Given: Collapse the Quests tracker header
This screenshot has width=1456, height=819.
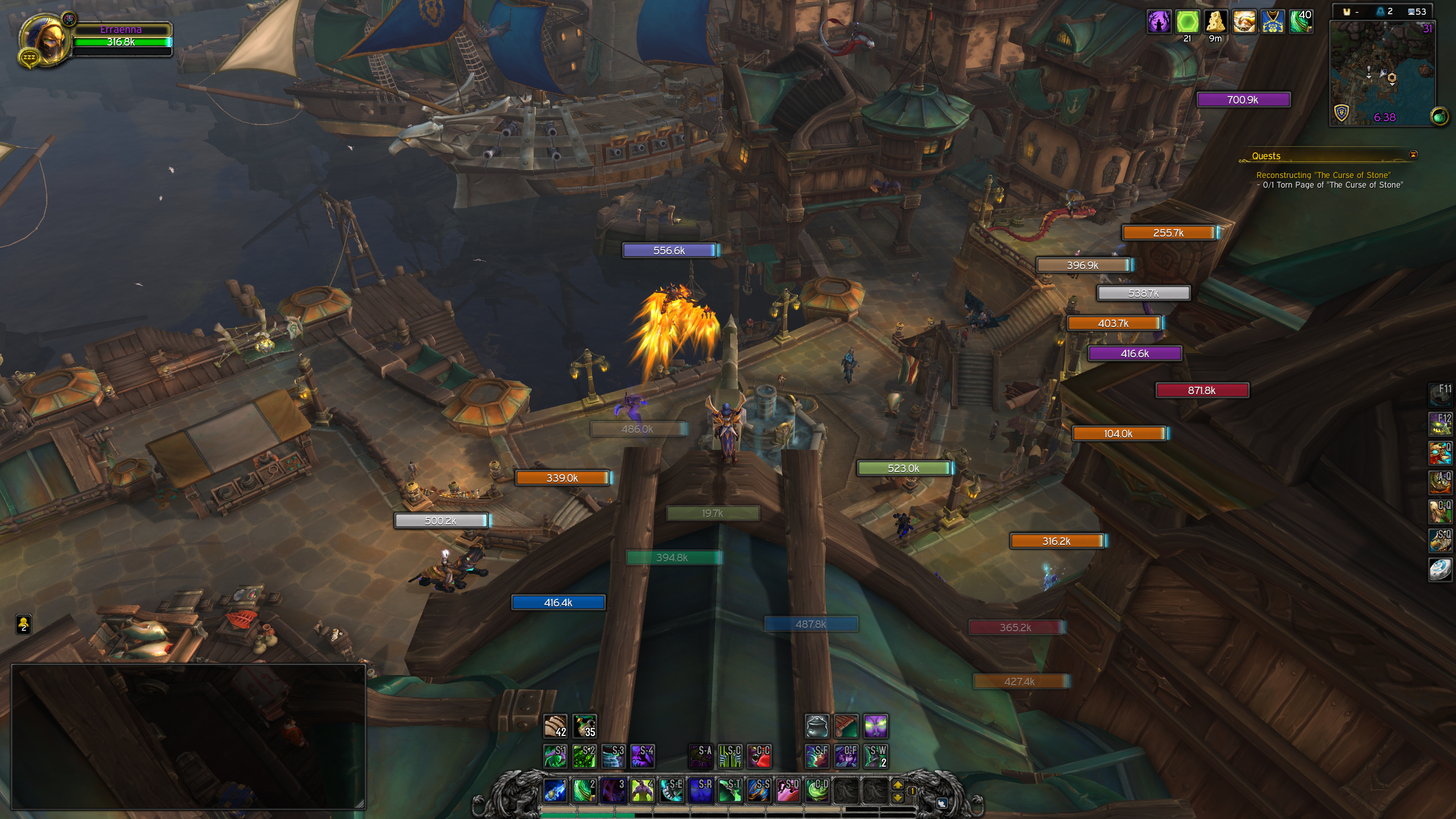Looking at the screenshot, I should 1413,155.
